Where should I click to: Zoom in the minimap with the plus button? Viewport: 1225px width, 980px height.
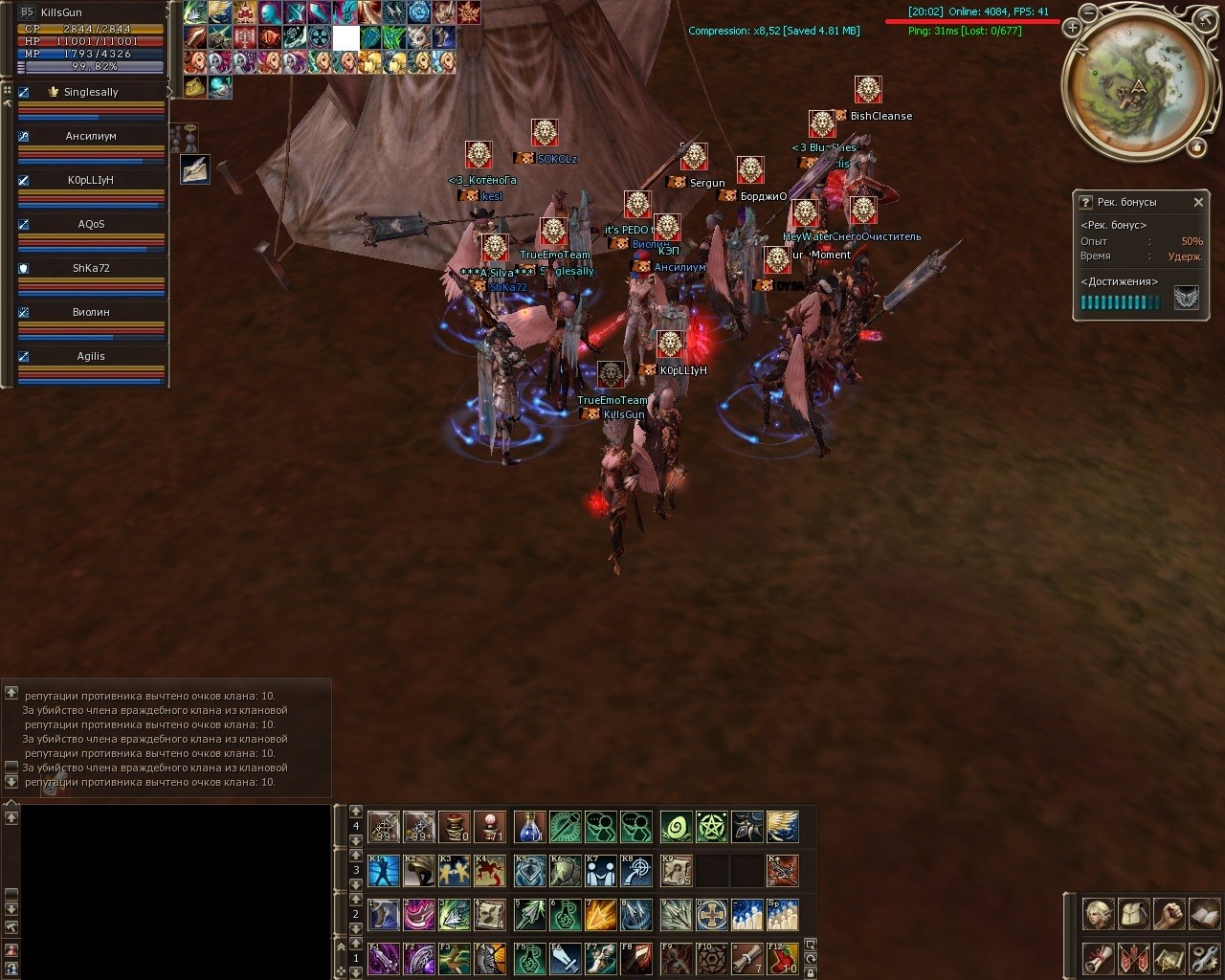1072,28
